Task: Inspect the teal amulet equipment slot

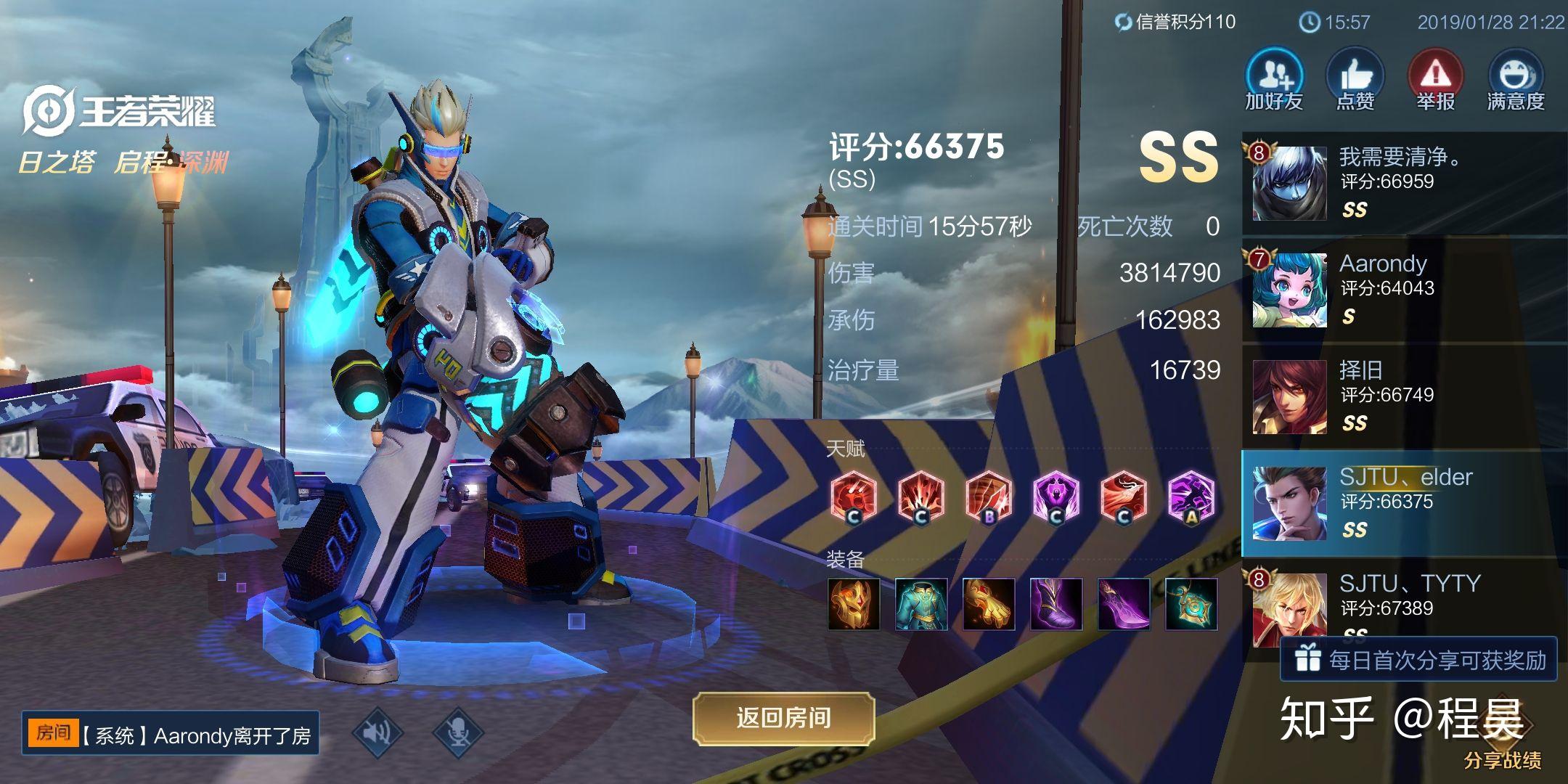Action: tap(1191, 604)
